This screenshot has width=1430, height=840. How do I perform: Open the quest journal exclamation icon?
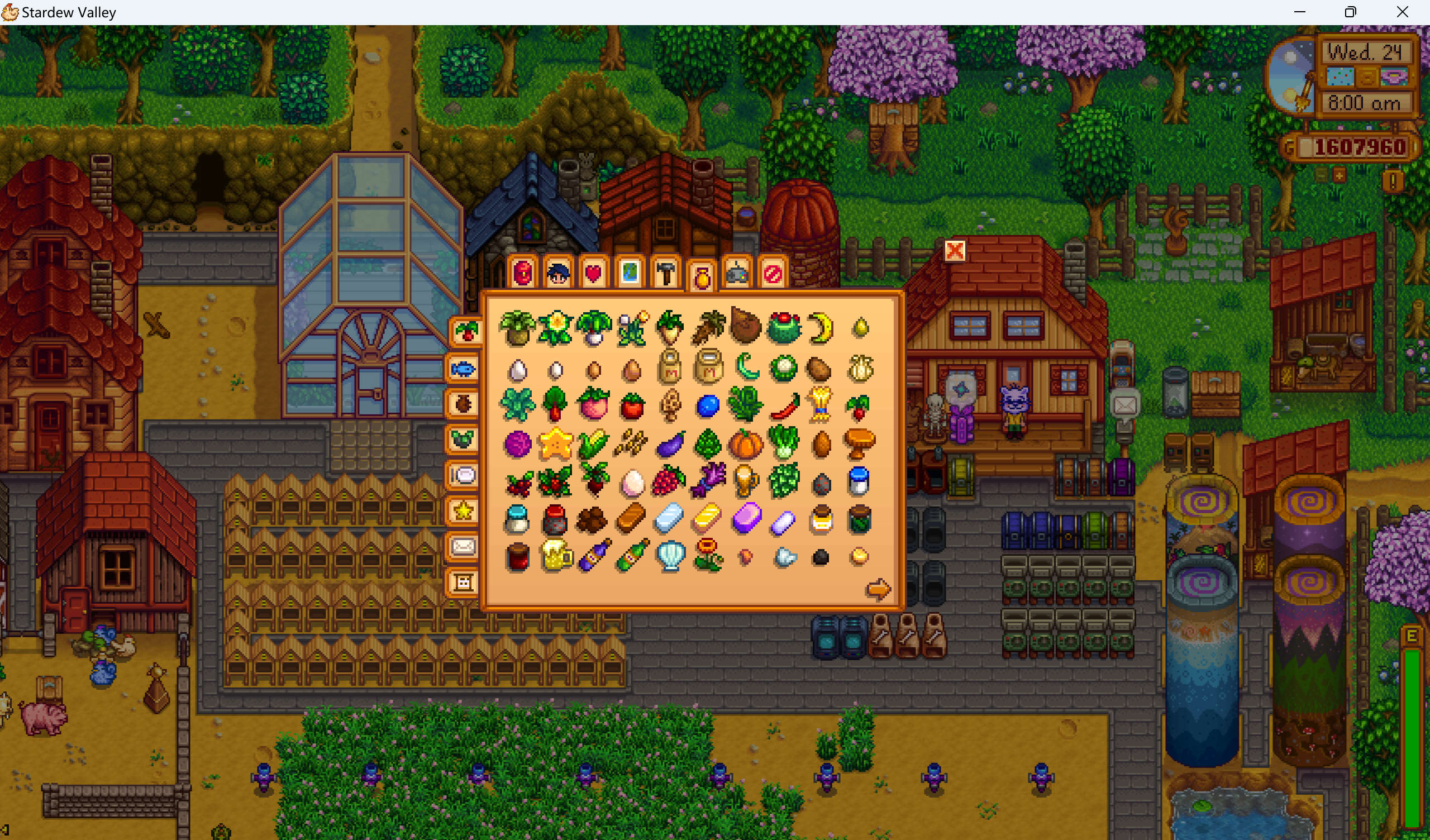[1393, 182]
